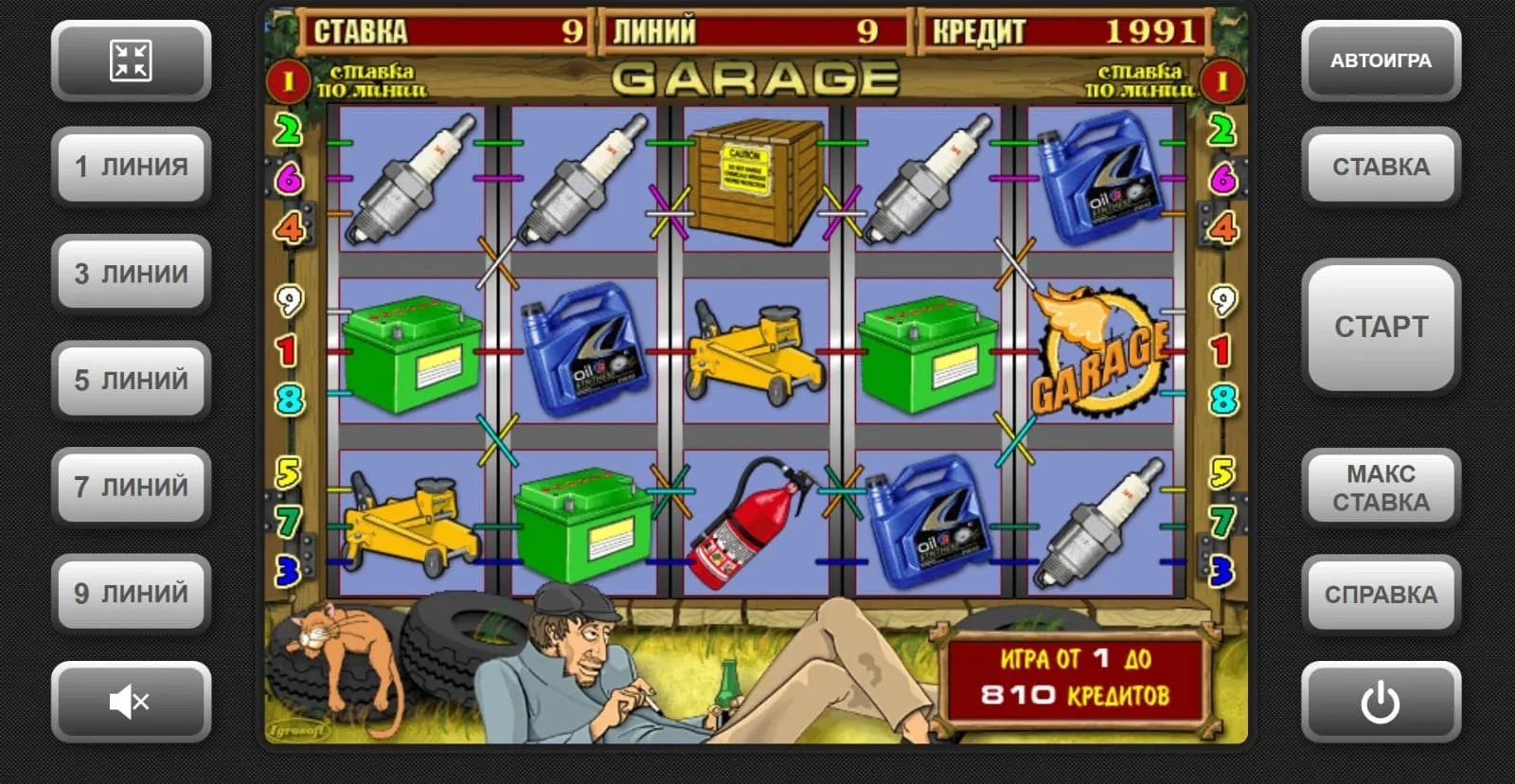Set the maximum bet with МАКС СТАВКА
The image size is (1515, 784).
(1381, 488)
